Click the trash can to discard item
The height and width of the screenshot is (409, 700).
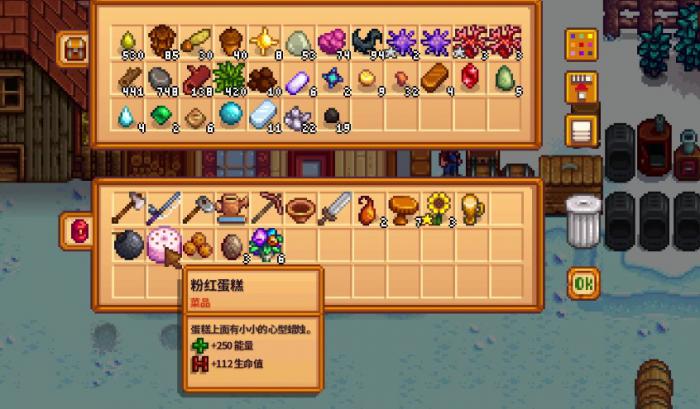[582, 218]
